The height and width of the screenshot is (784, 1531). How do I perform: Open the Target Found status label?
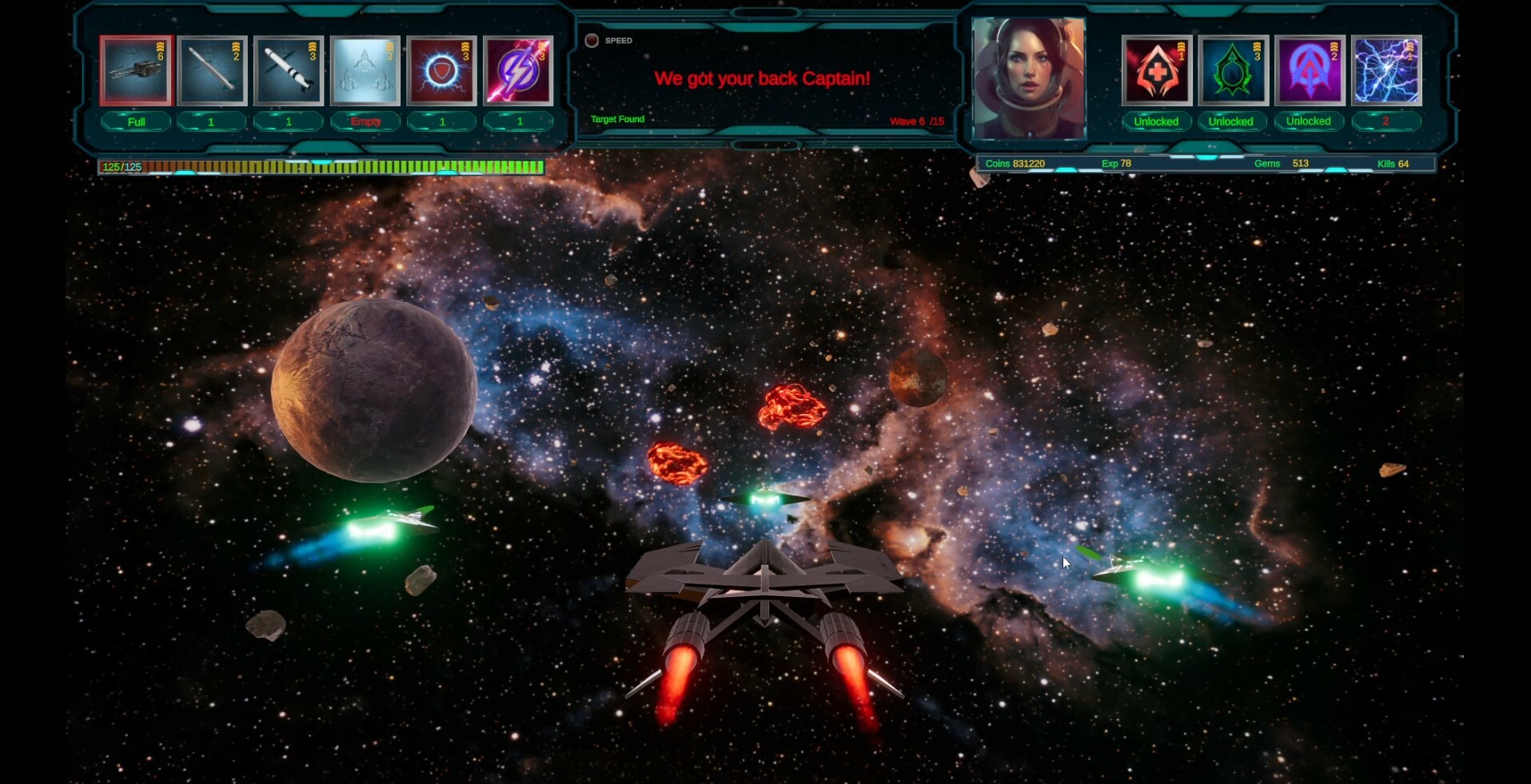[x=616, y=118]
